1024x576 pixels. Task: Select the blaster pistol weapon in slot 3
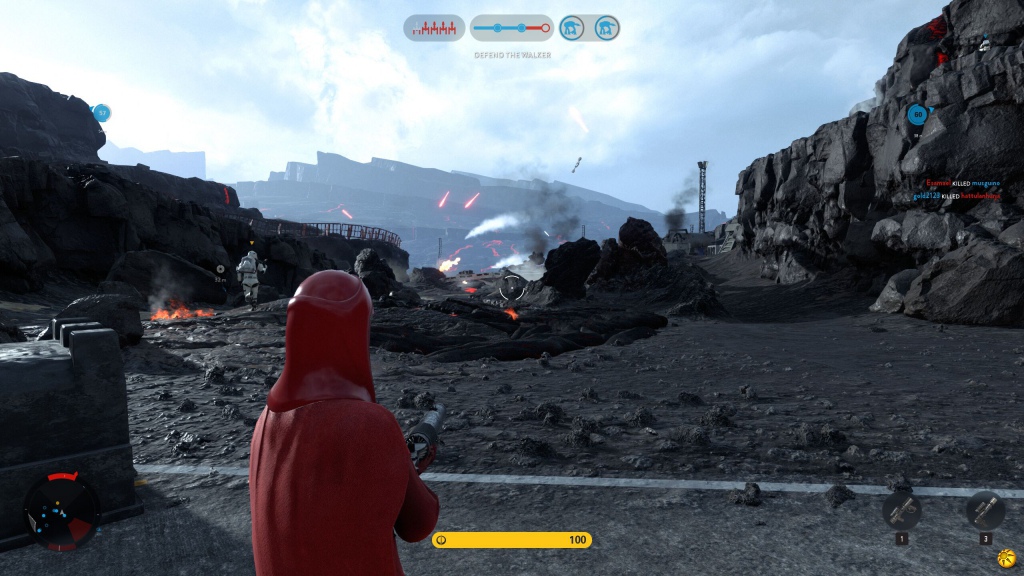point(985,510)
